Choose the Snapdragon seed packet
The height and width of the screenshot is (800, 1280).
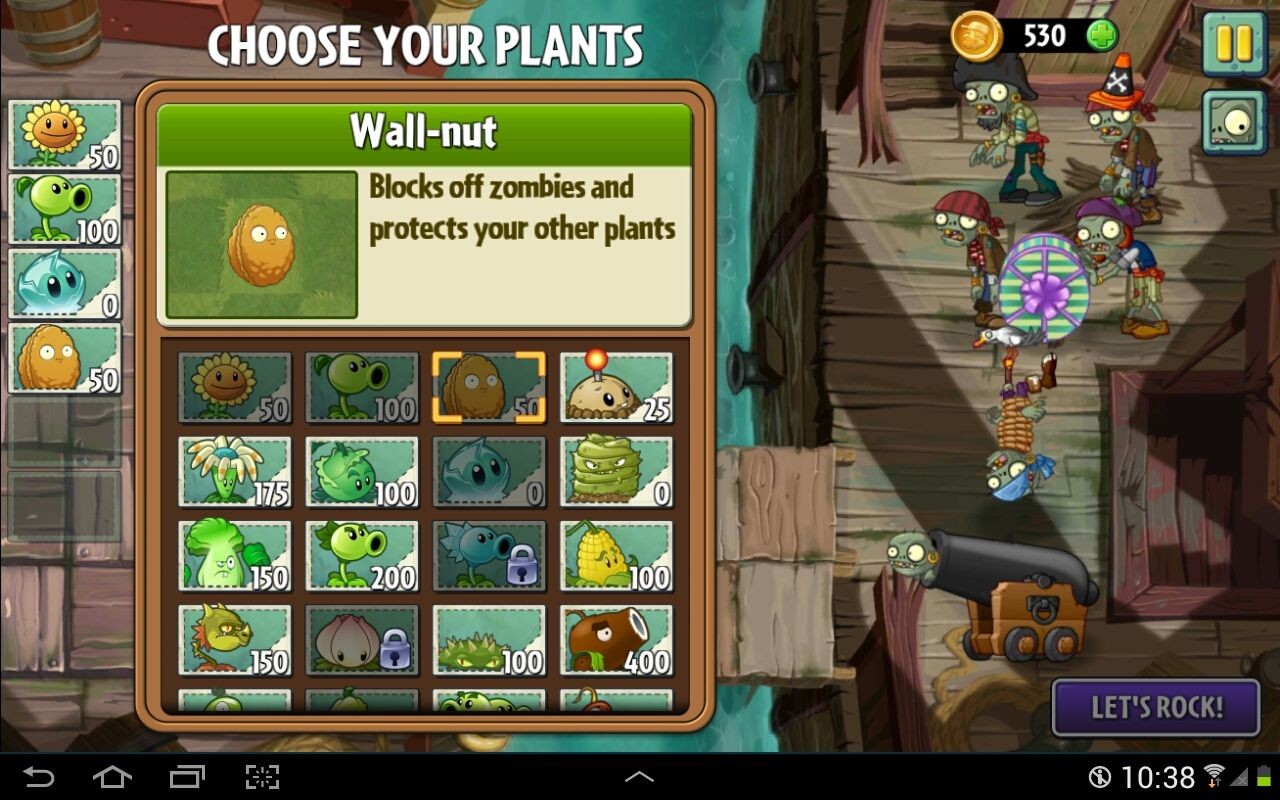pyautogui.click(x=235, y=640)
